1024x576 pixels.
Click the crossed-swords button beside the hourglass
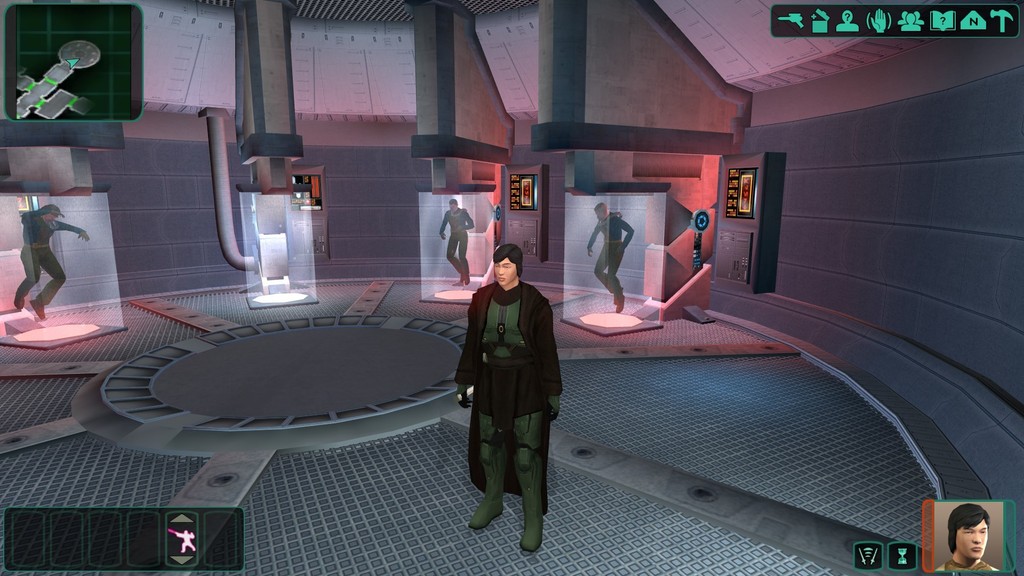(866, 555)
